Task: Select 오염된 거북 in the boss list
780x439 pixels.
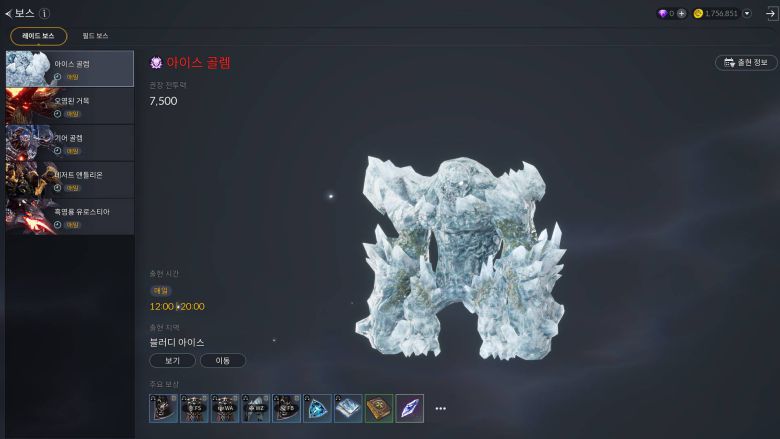Action: click(70, 105)
